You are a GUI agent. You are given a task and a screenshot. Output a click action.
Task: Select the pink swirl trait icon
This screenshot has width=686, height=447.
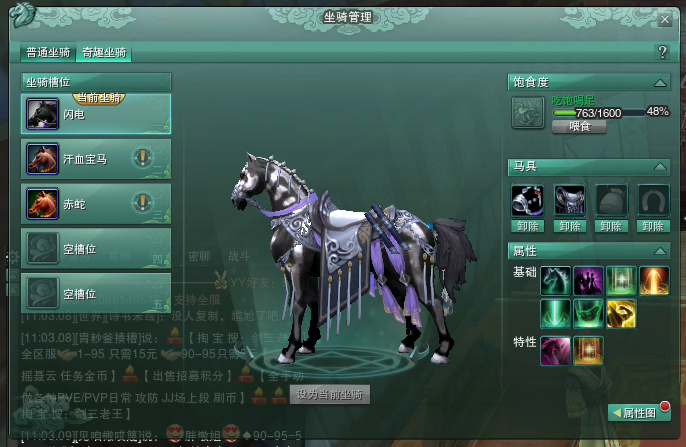(x=555, y=349)
